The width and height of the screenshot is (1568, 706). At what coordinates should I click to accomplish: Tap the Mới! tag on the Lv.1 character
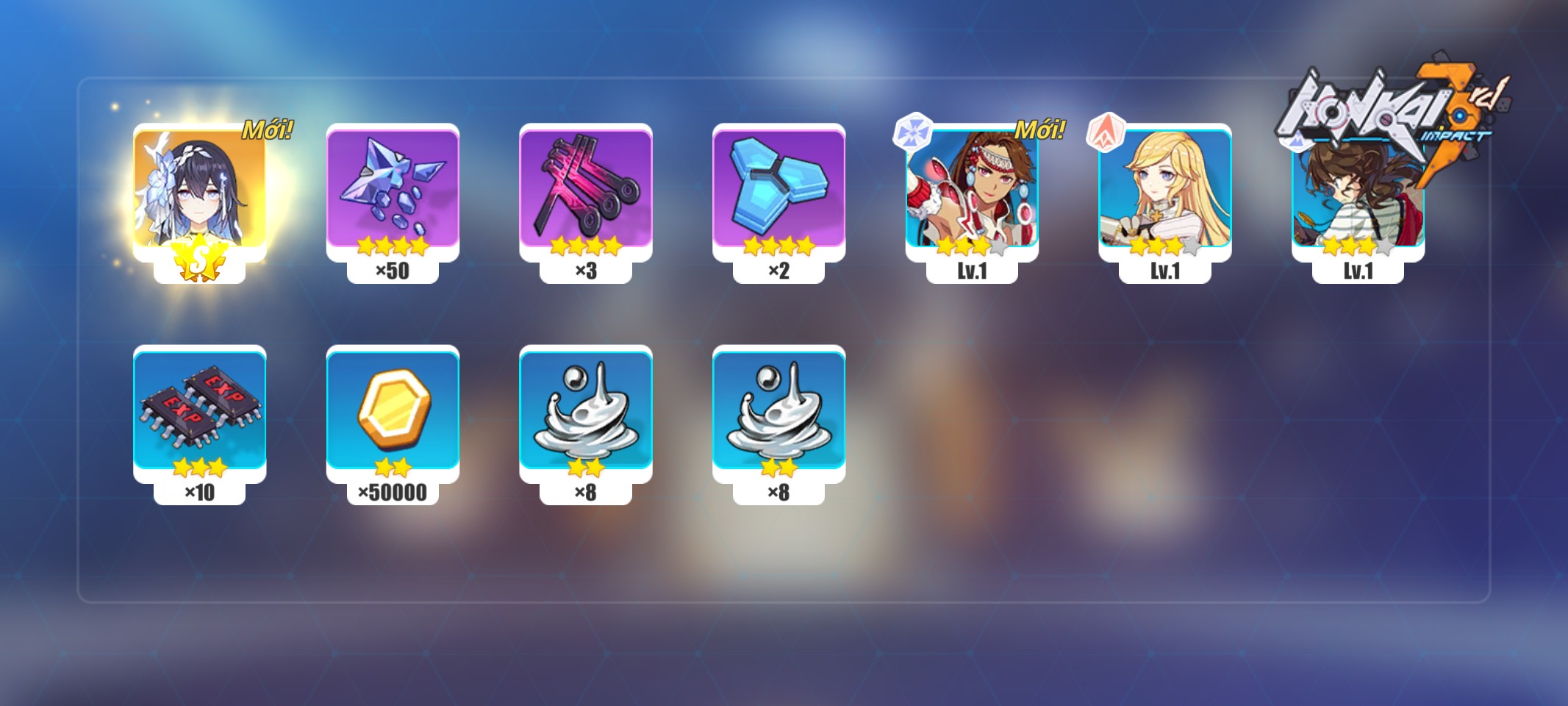[x=1041, y=131]
